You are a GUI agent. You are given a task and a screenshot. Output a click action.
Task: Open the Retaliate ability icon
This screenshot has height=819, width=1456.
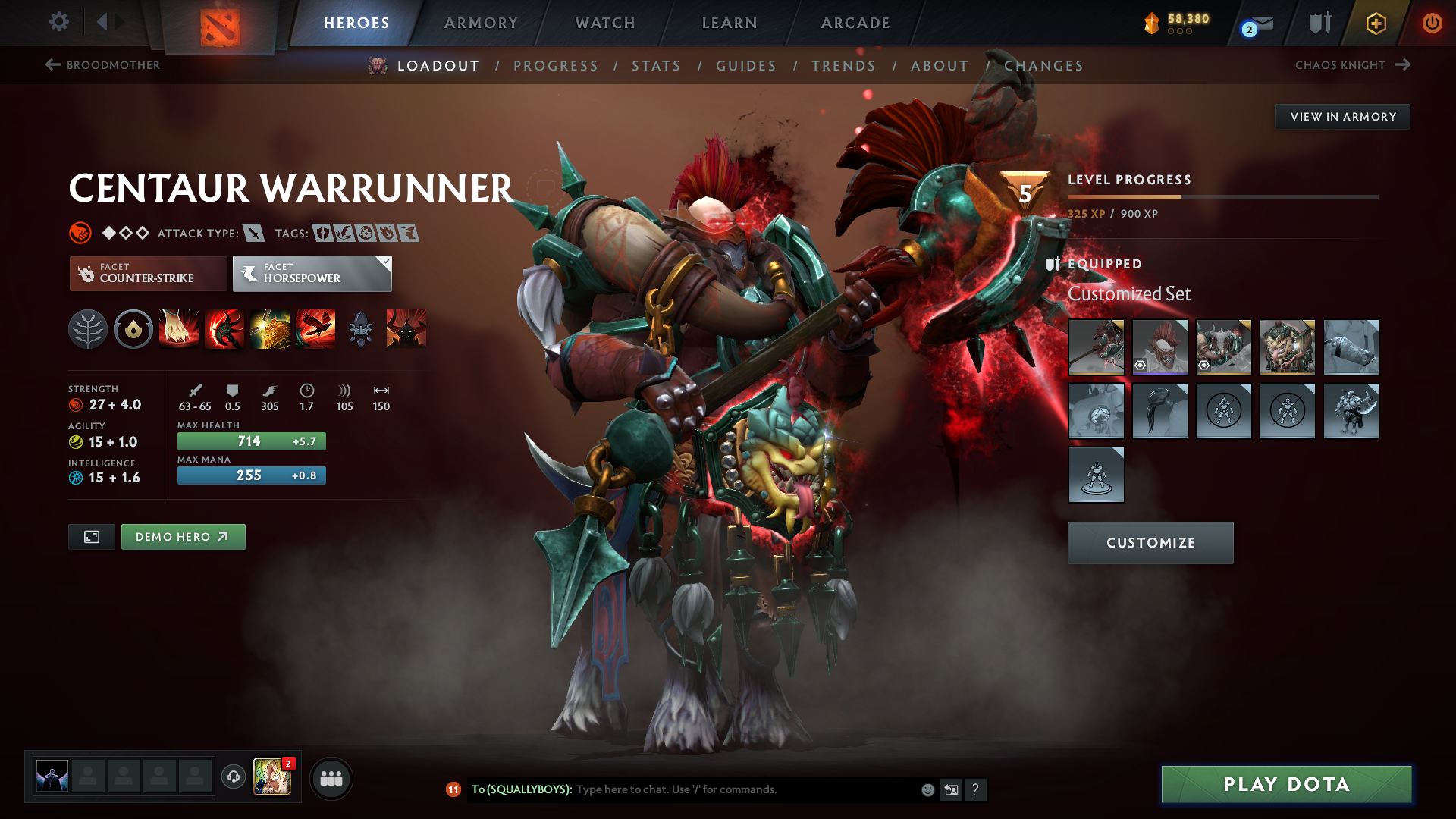(270, 328)
